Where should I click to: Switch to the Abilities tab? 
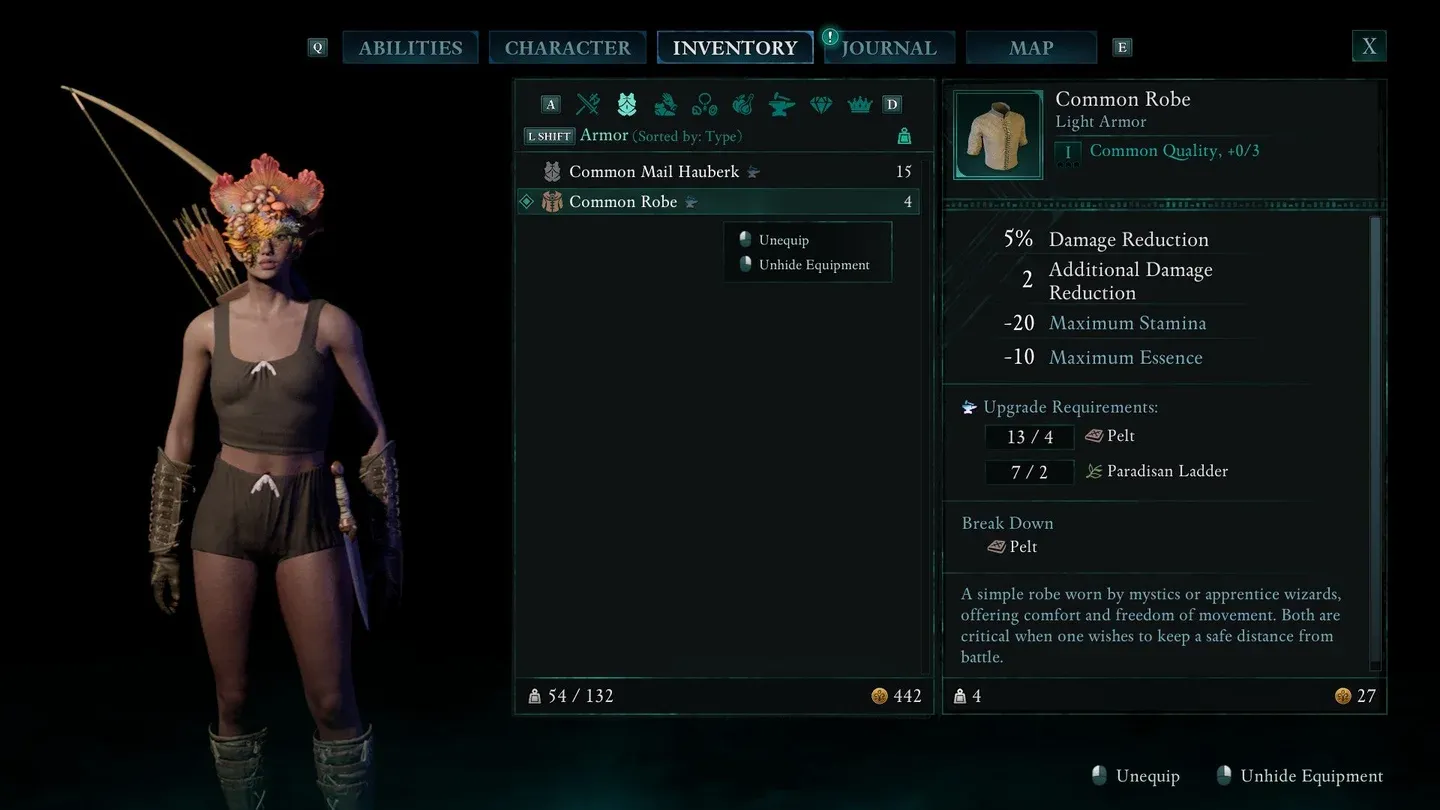(x=410, y=48)
